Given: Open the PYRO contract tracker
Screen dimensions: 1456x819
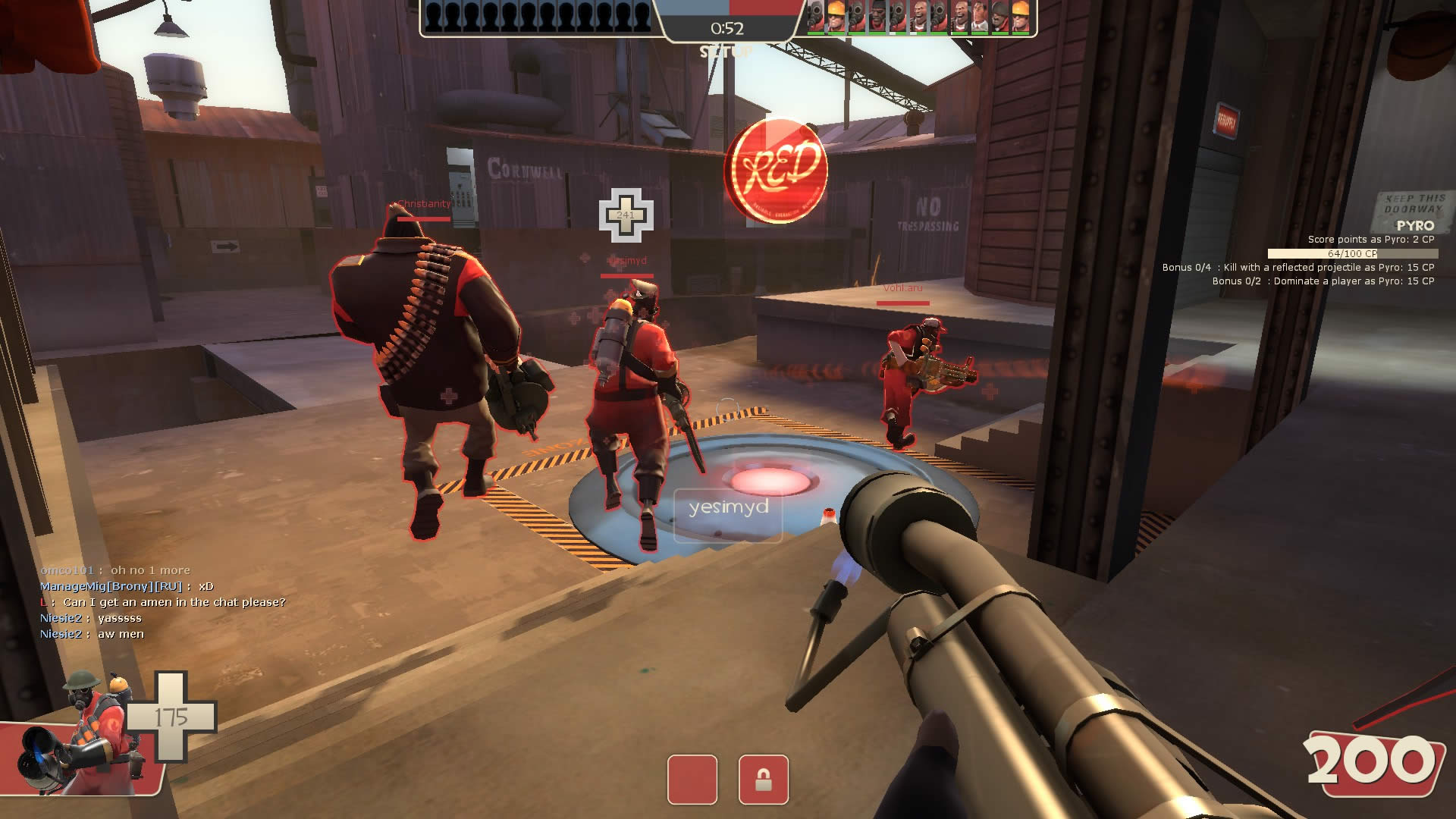Looking at the screenshot, I should [x=1415, y=226].
